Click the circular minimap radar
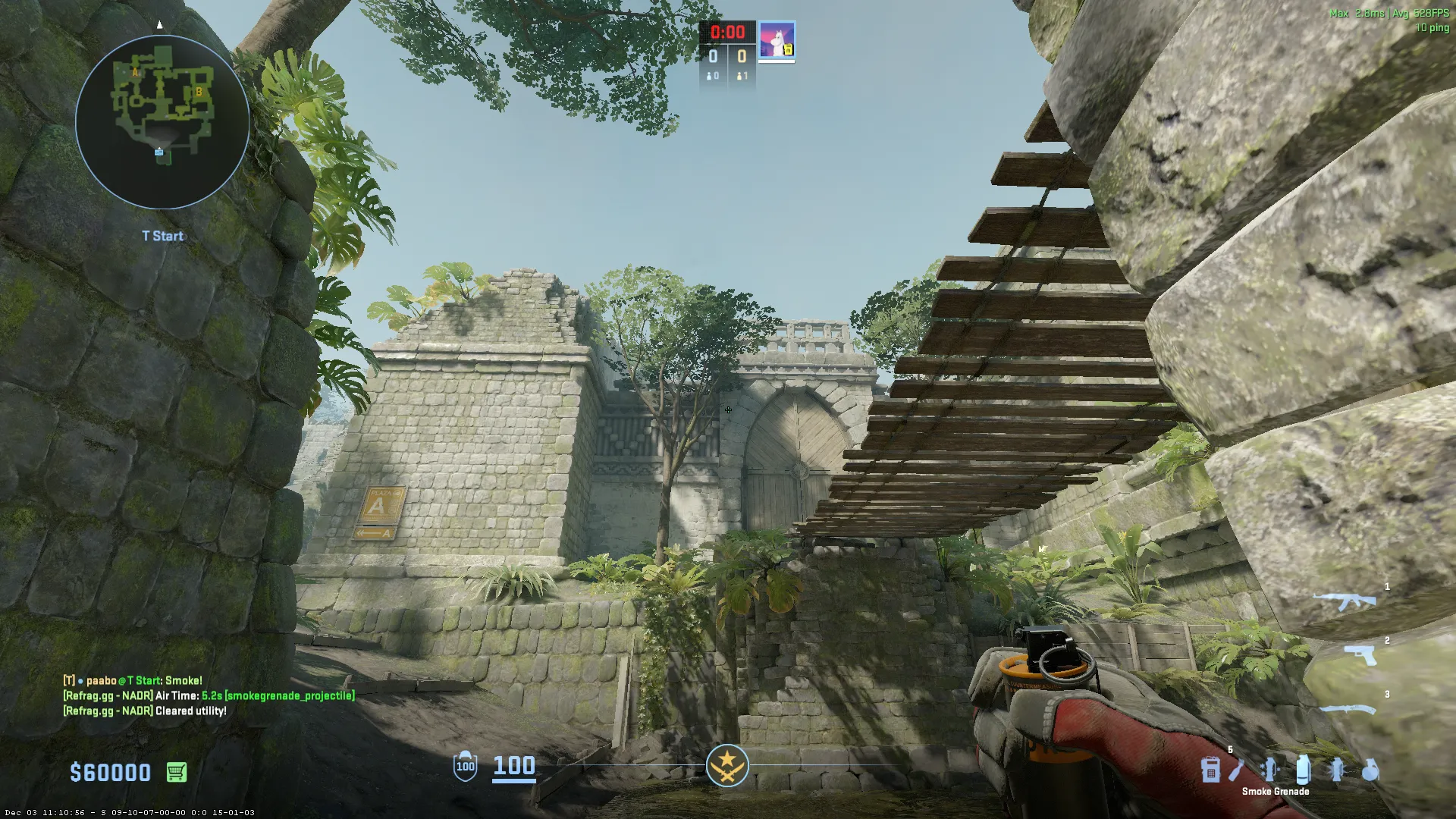This screenshot has width=1456, height=819. pyautogui.click(x=162, y=121)
